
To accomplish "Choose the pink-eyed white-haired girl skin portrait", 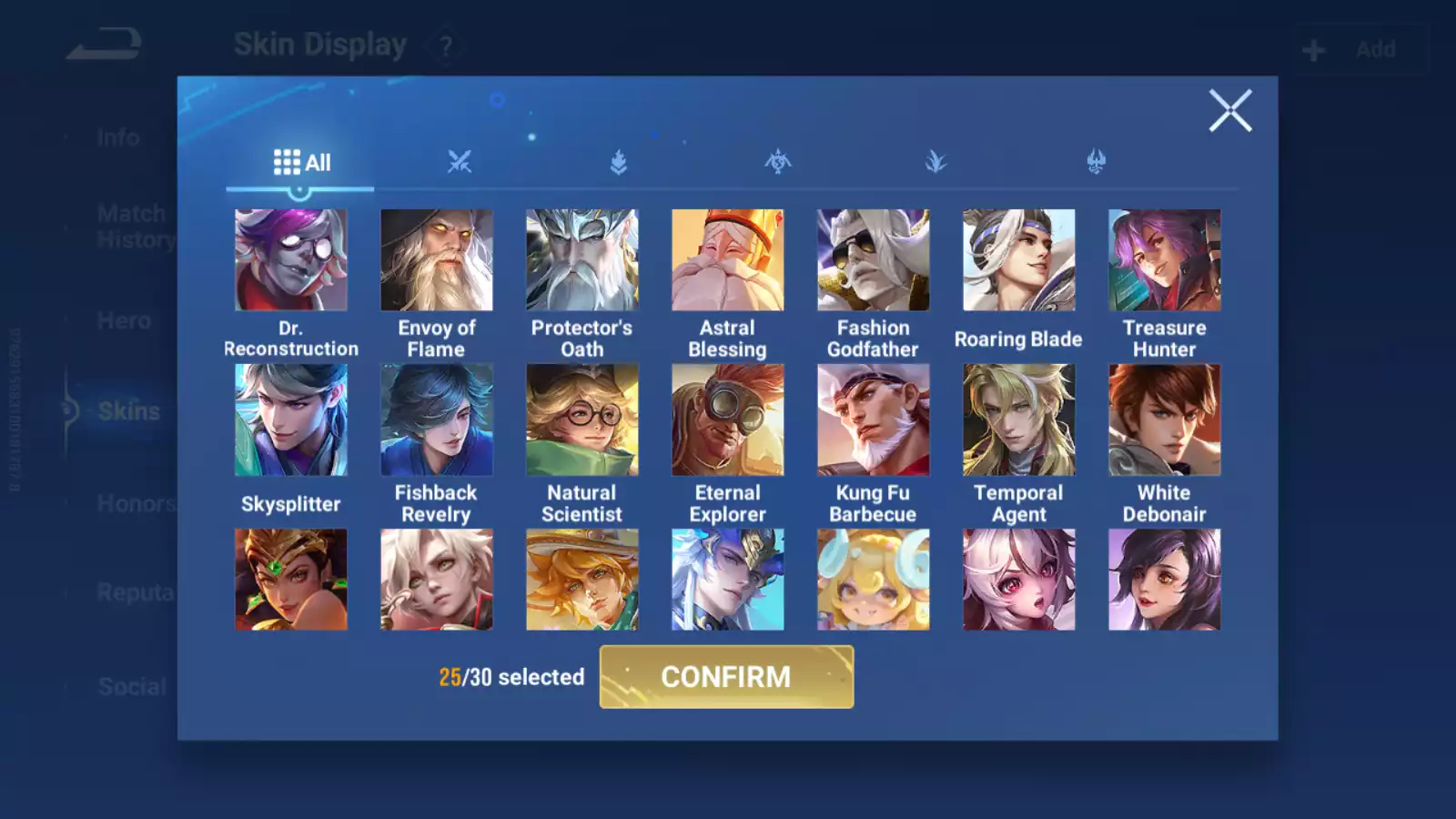I will [1019, 580].
